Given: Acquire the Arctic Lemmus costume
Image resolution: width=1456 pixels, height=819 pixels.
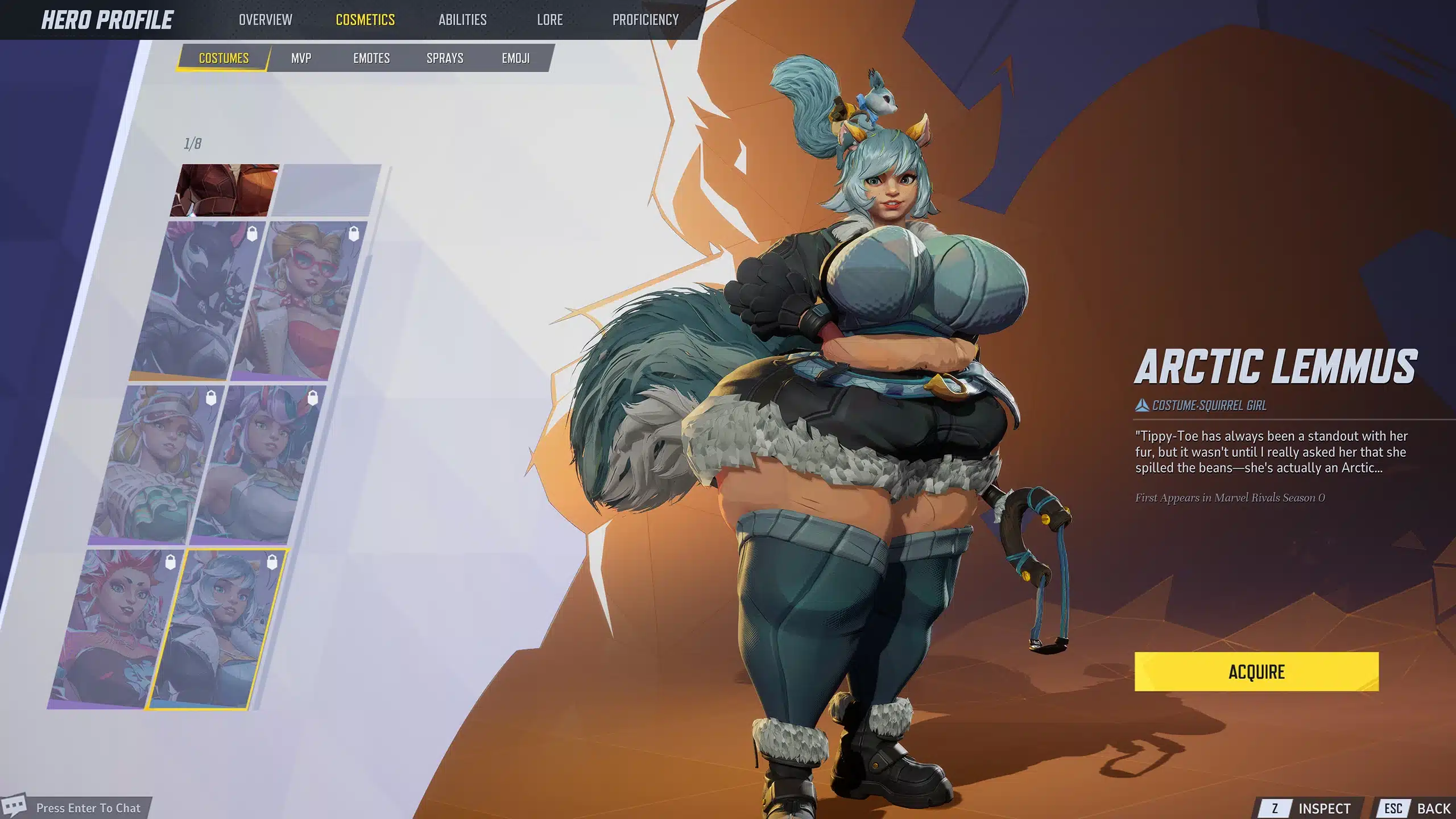Looking at the screenshot, I should 1256,672.
